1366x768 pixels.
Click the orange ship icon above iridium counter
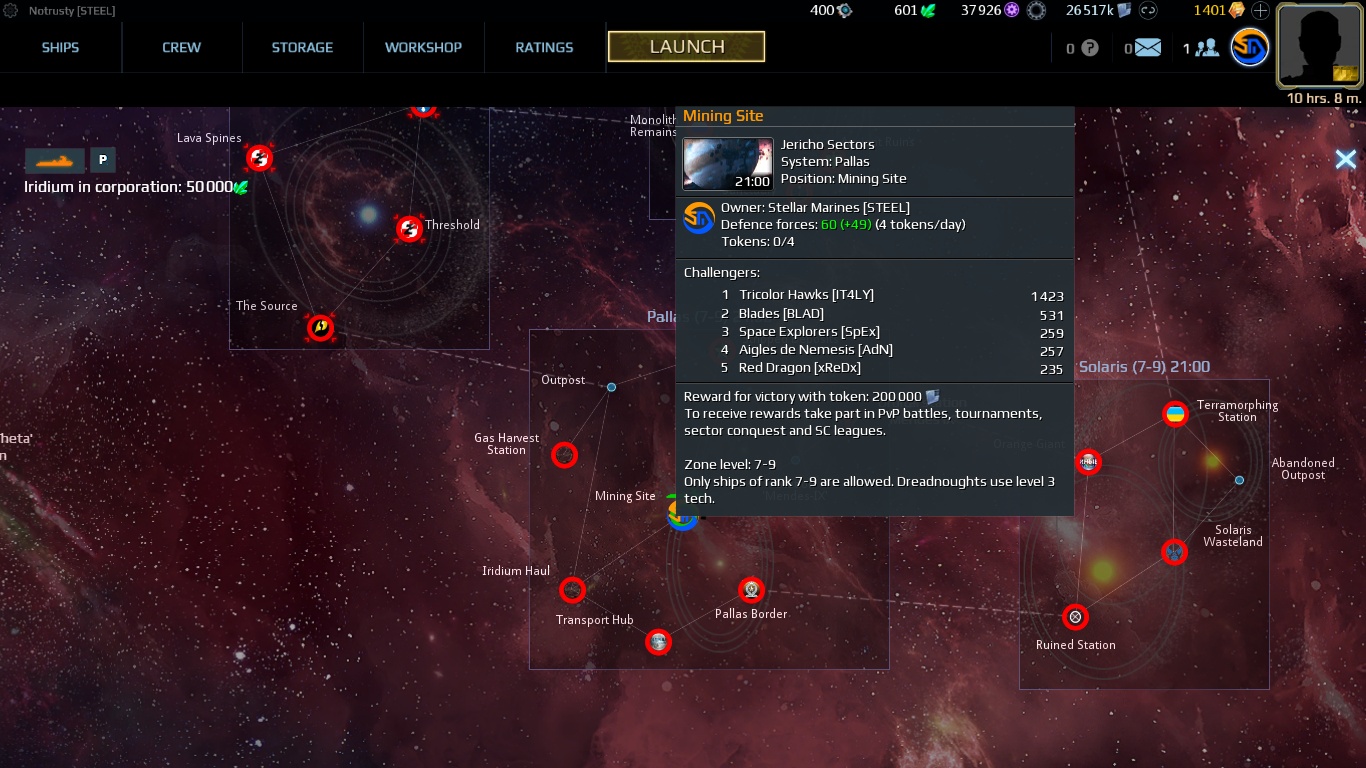point(55,160)
